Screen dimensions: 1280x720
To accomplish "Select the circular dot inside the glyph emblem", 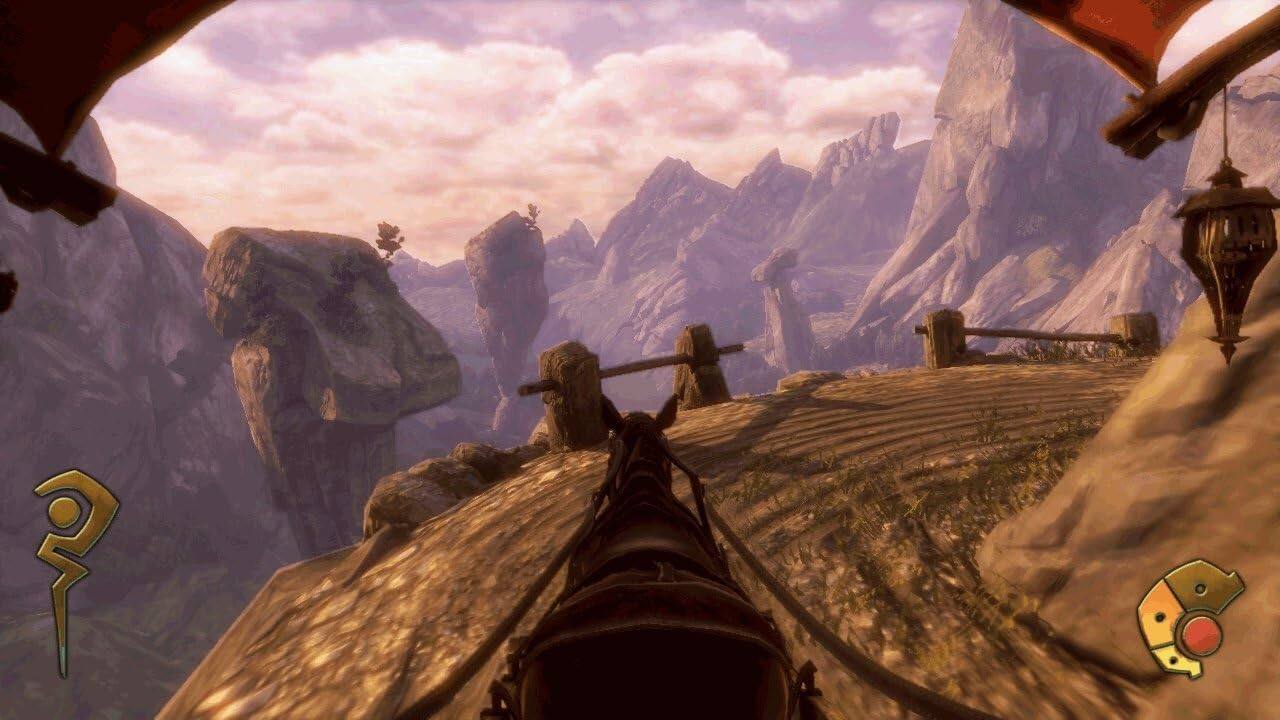I will pos(65,510).
